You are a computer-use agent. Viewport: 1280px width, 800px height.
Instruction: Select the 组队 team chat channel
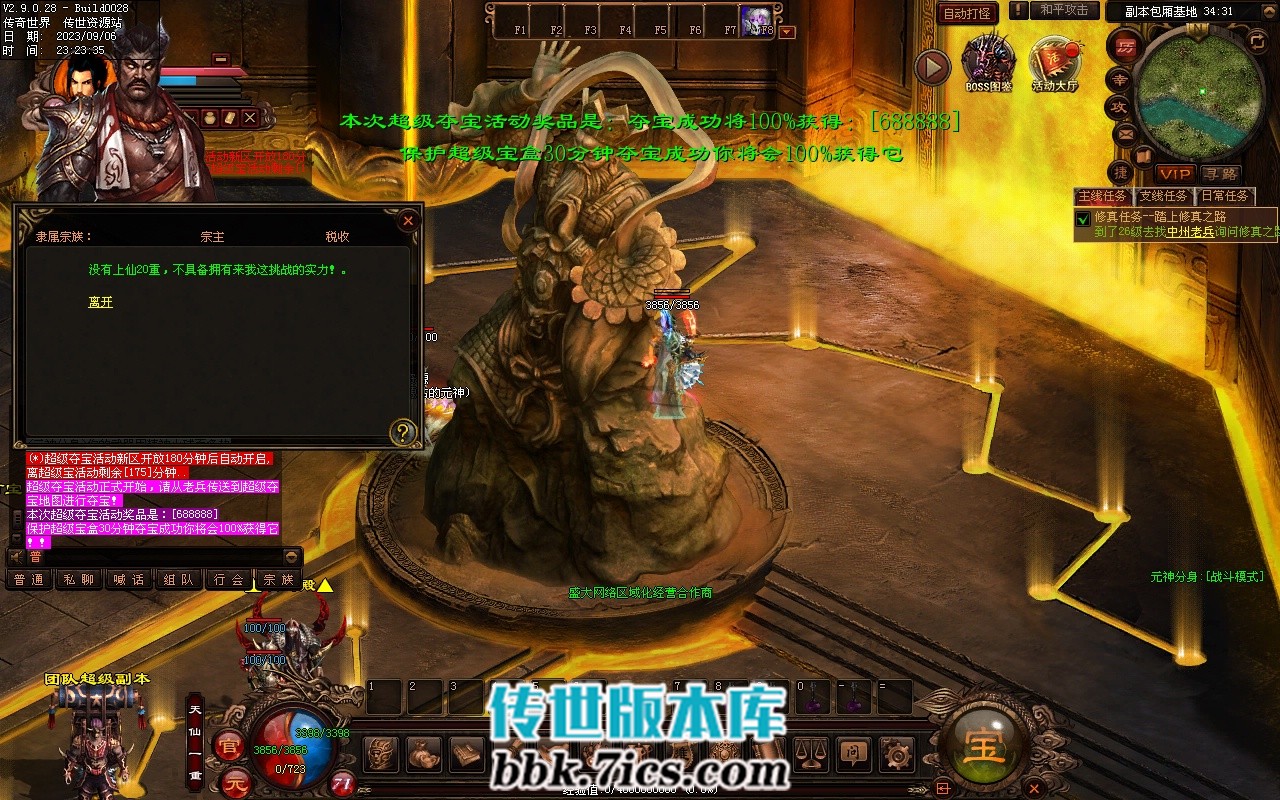[x=179, y=580]
